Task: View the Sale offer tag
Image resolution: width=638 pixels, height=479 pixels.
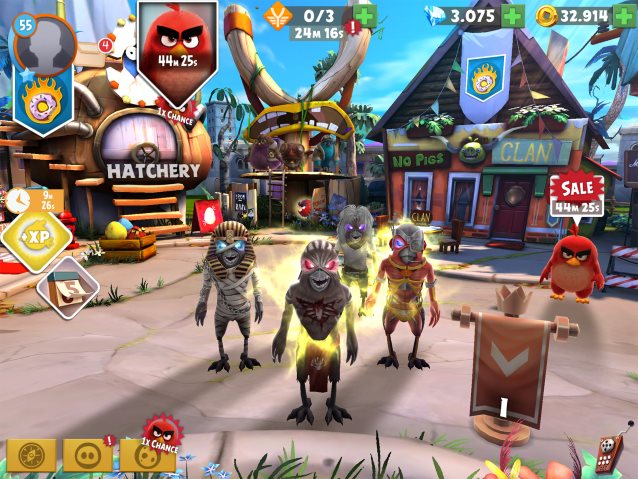Action: click(576, 194)
